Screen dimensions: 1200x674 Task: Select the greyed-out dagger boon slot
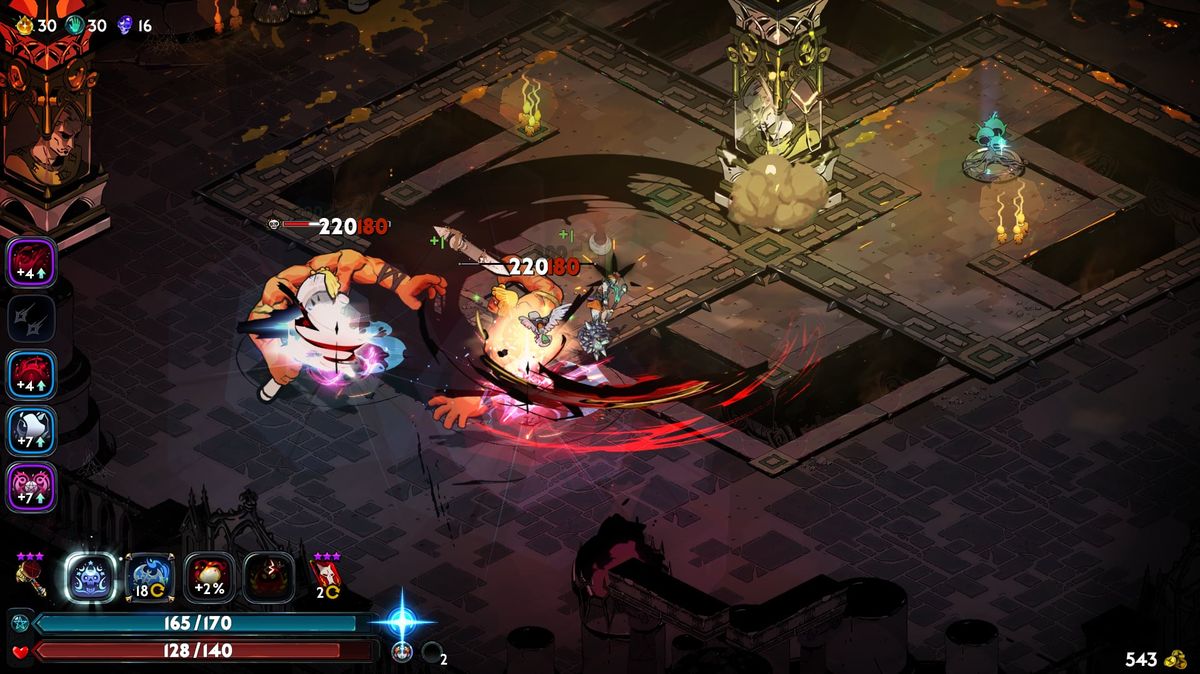click(32, 318)
